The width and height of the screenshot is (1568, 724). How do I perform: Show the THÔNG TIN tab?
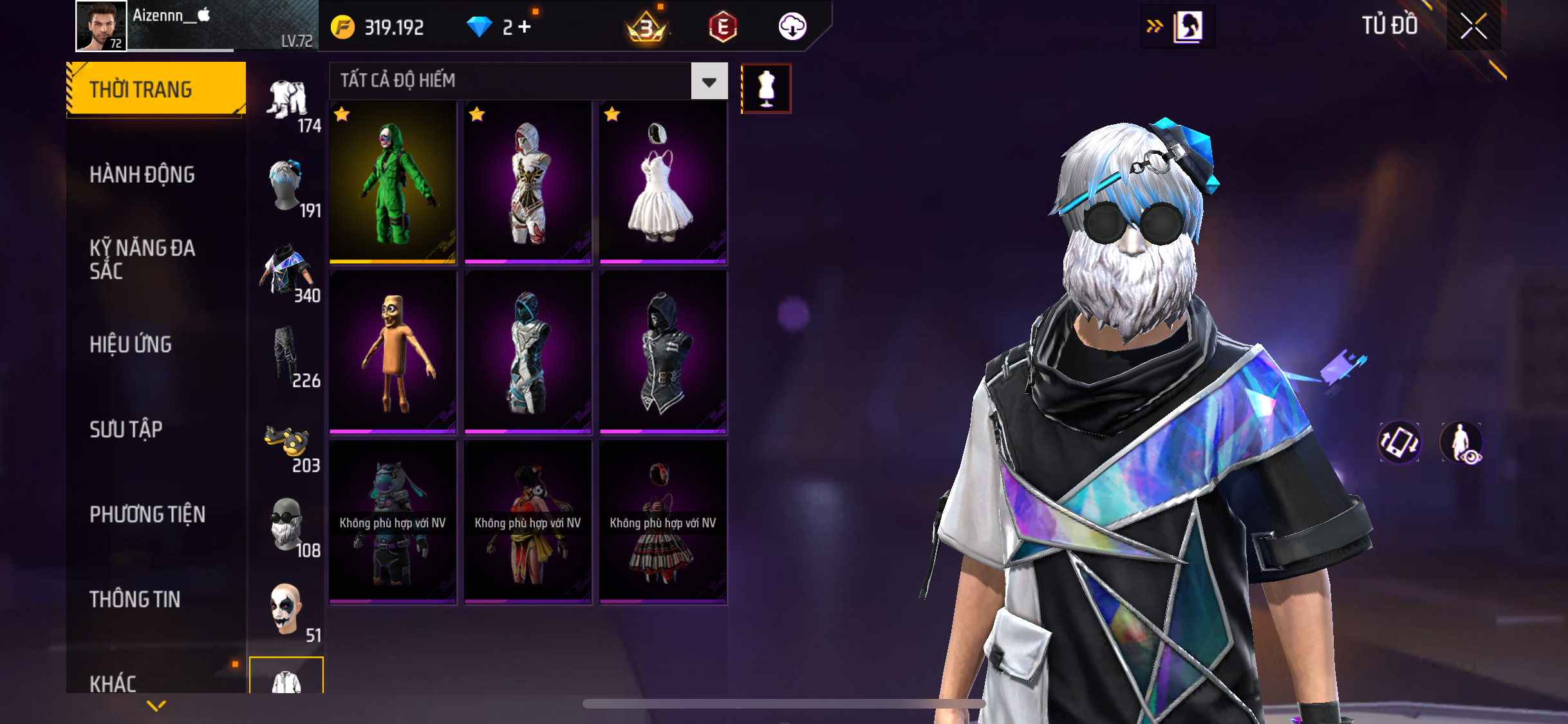(x=135, y=599)
